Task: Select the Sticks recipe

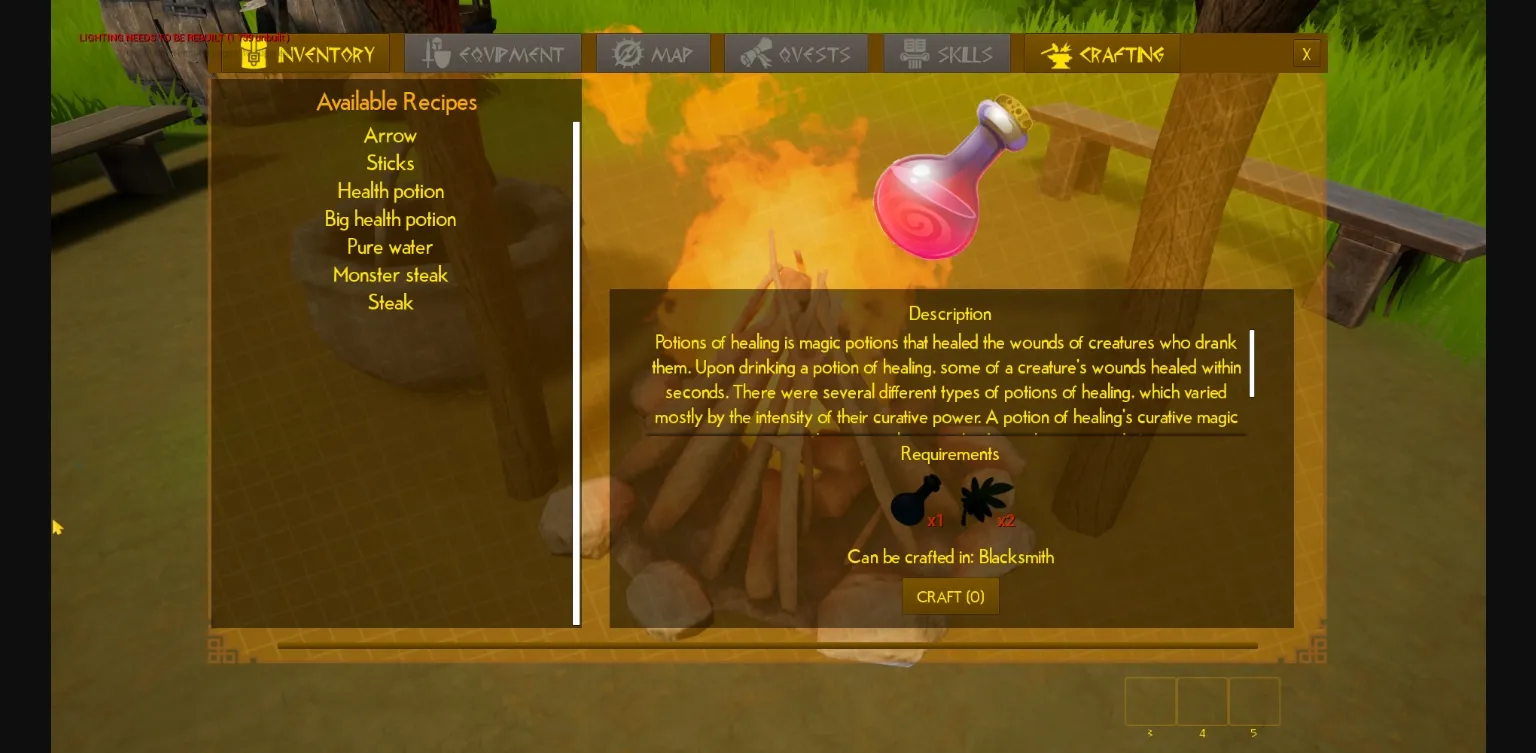Action: pyautogui.click(x=390, y=163)
